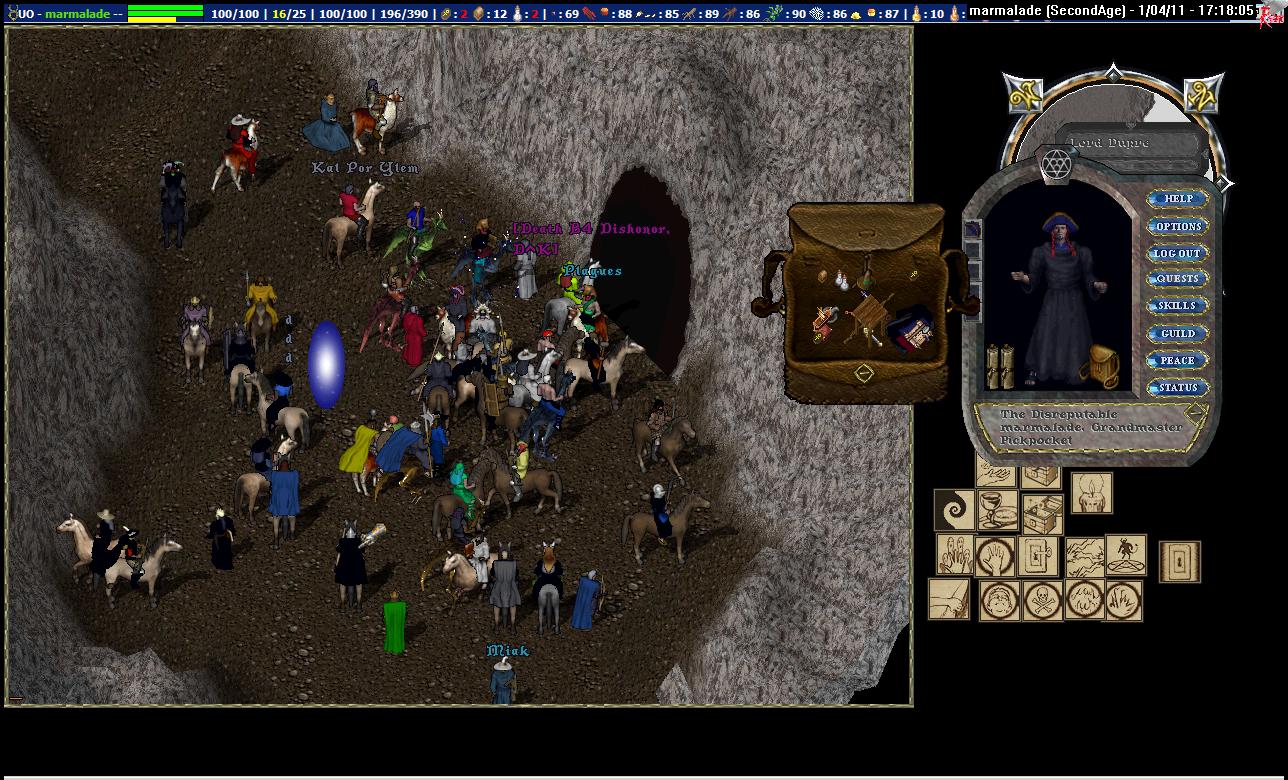1288x780 pixels.
Task: Activate the black spiral spell icon
Action: coord(954,511)
